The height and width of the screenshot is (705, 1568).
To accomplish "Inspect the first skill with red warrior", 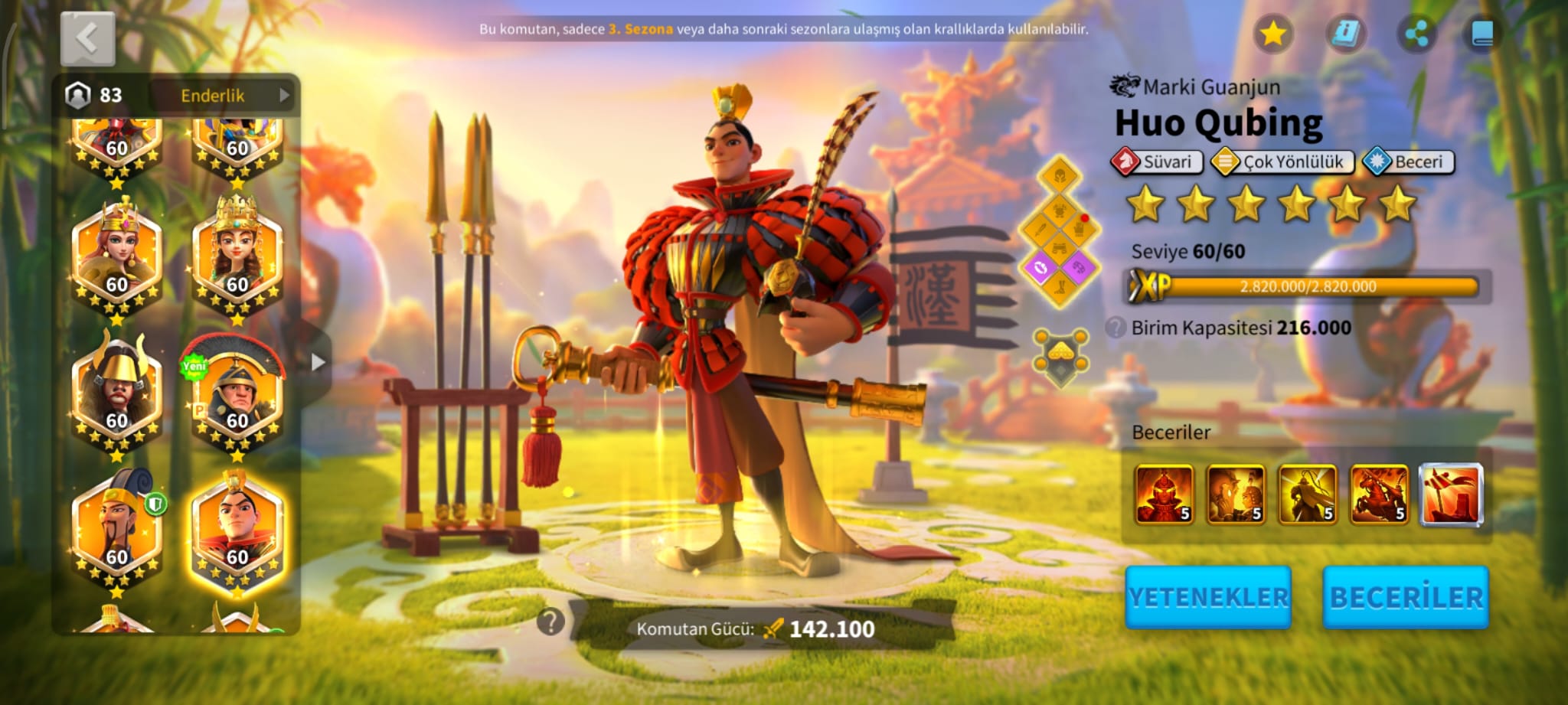I will click(x=1164, y=495).
